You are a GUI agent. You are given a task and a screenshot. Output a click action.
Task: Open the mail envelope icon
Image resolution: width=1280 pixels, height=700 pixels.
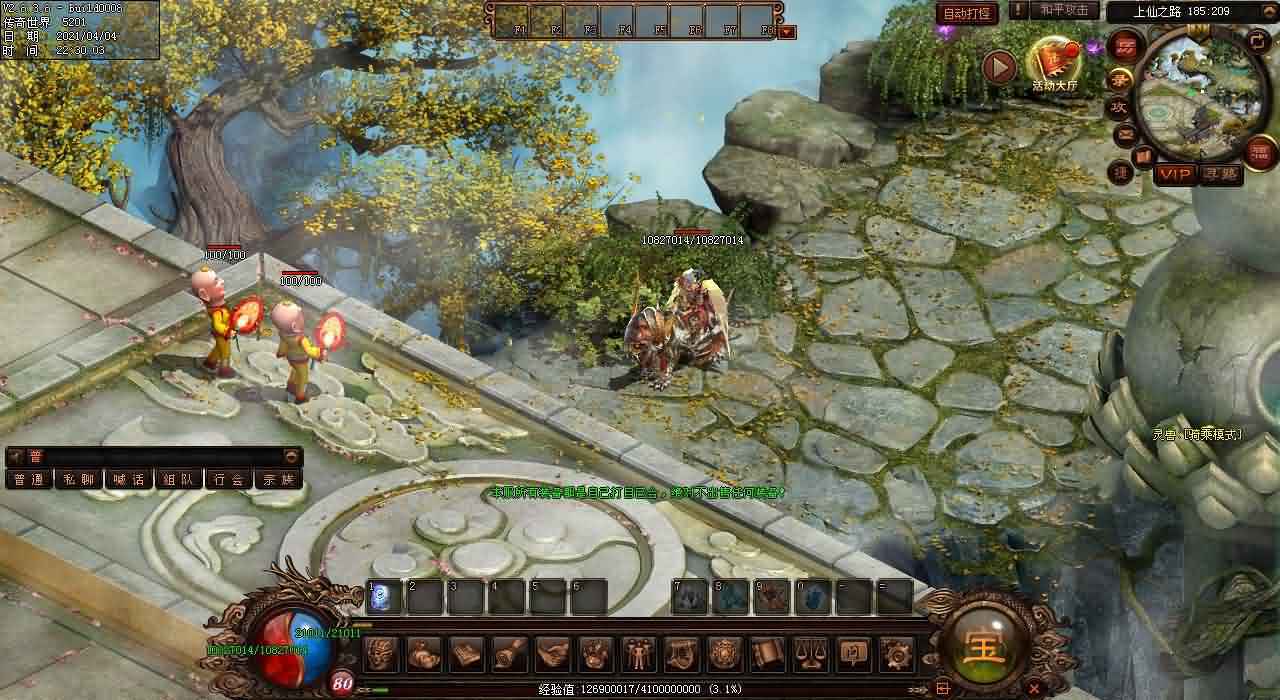(1125, 134)
